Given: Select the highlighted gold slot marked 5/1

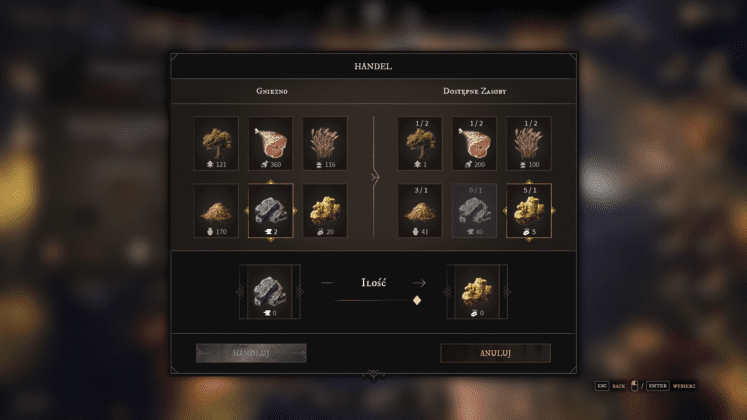Looking at the screenshot, I should (x=529, y=210).
